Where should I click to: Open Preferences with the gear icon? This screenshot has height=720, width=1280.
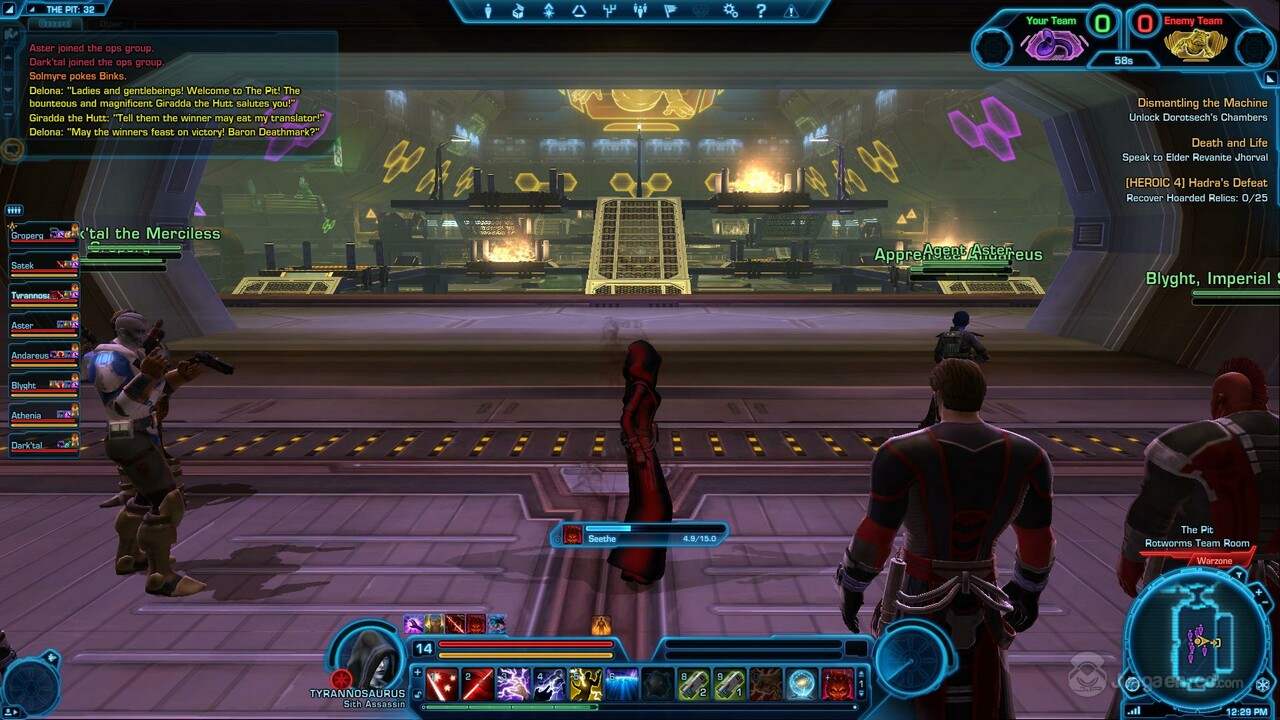tap(728, 11)
